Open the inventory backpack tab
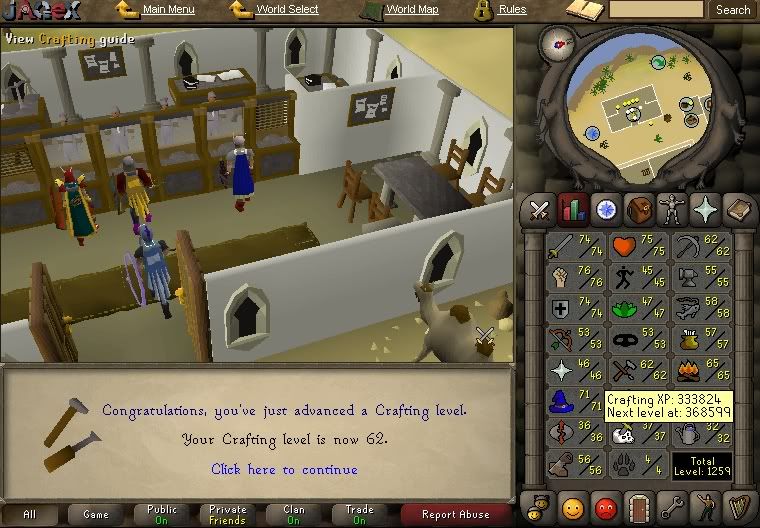The width and height of the screenshot is (760, 528). (637, 211)
